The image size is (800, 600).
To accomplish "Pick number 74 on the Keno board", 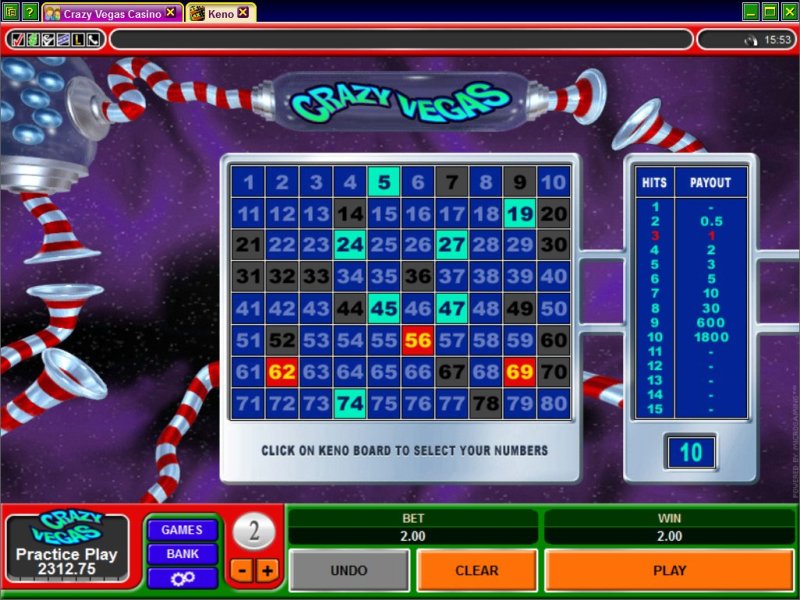I will coord(350,403).
